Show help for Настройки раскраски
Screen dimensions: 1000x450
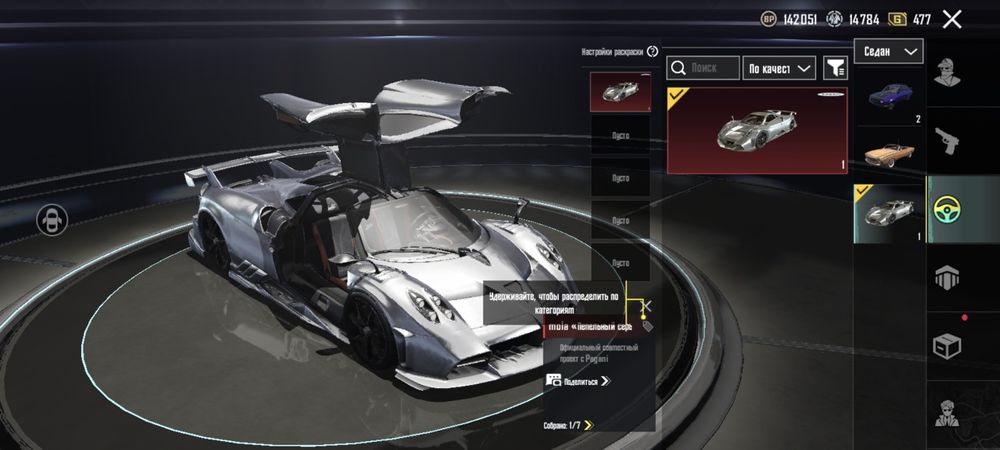[653, 51]
